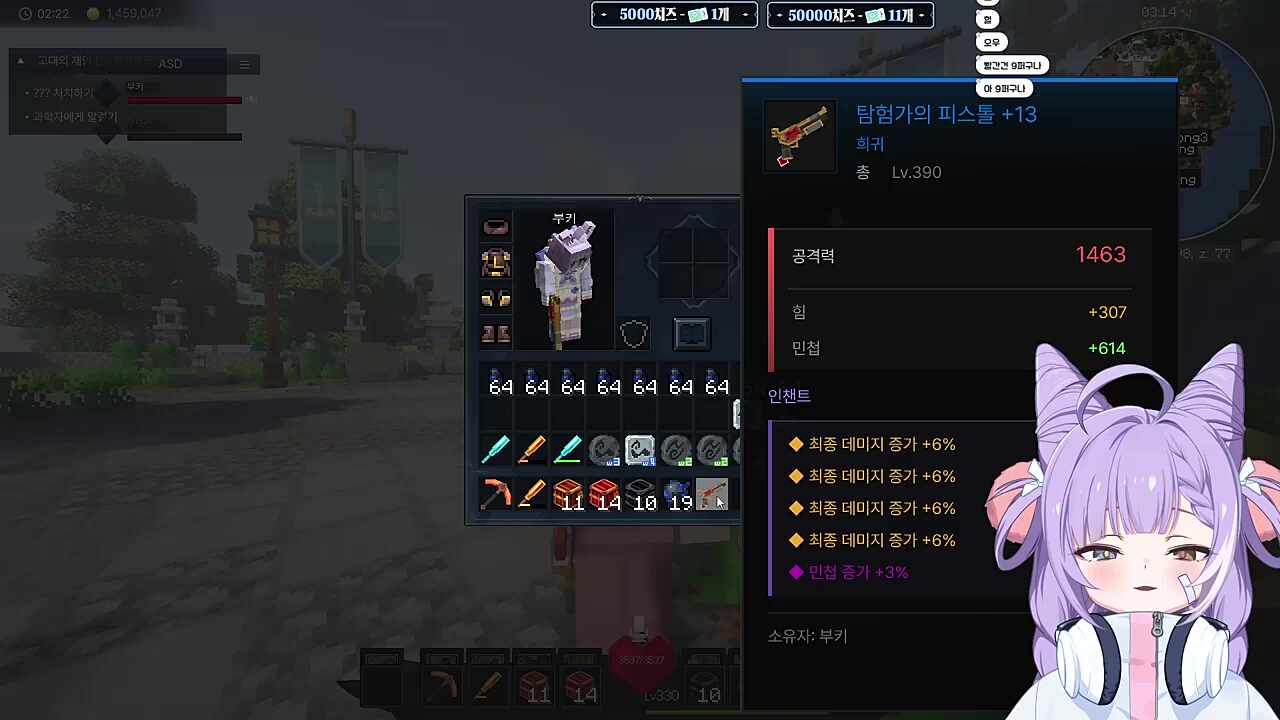
Task: Toggle the quest panel via its top triangle arrow
Action: coord(20,60)
